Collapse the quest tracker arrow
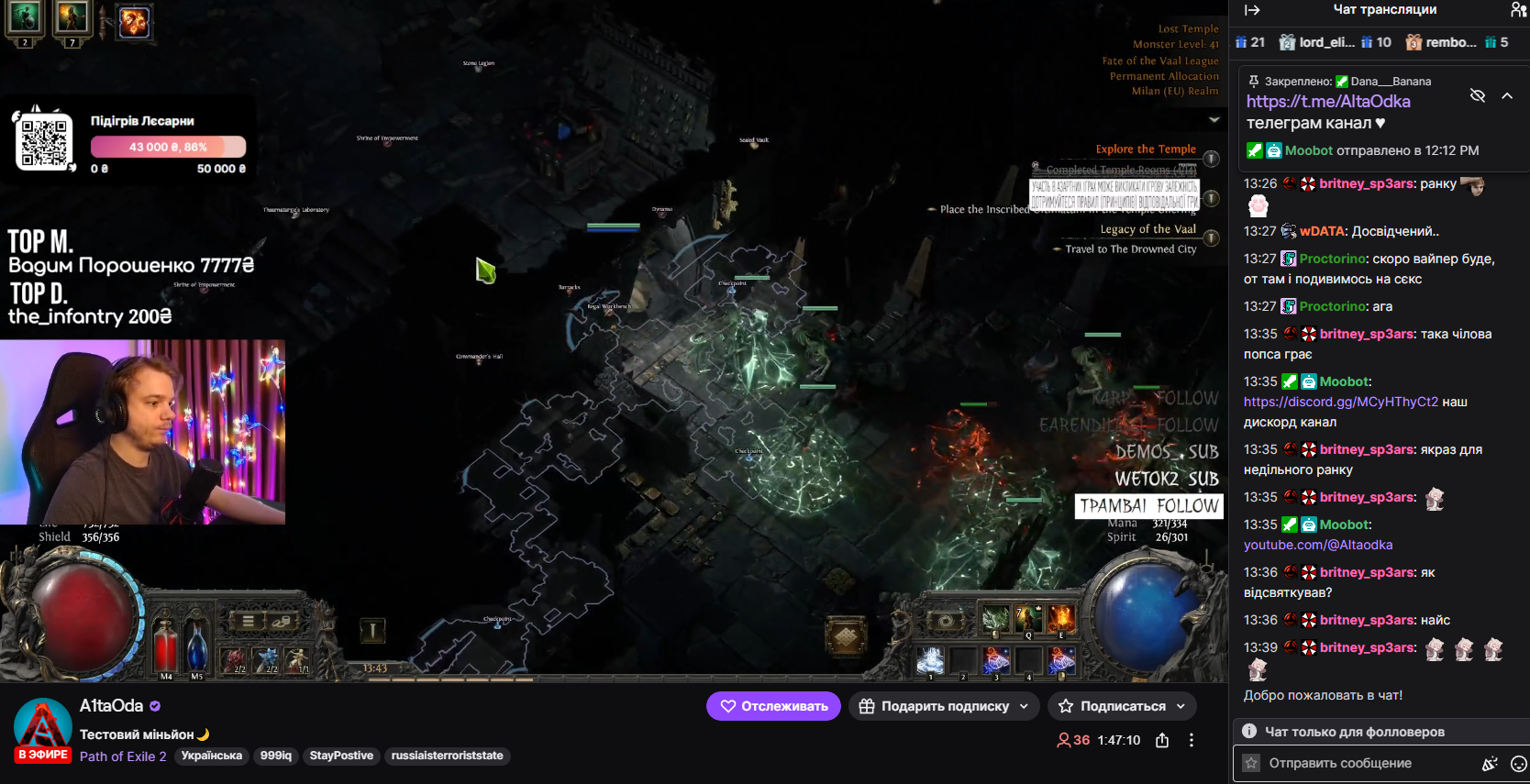Viewport: 1530px width, 784px height. pos(1214,120)
